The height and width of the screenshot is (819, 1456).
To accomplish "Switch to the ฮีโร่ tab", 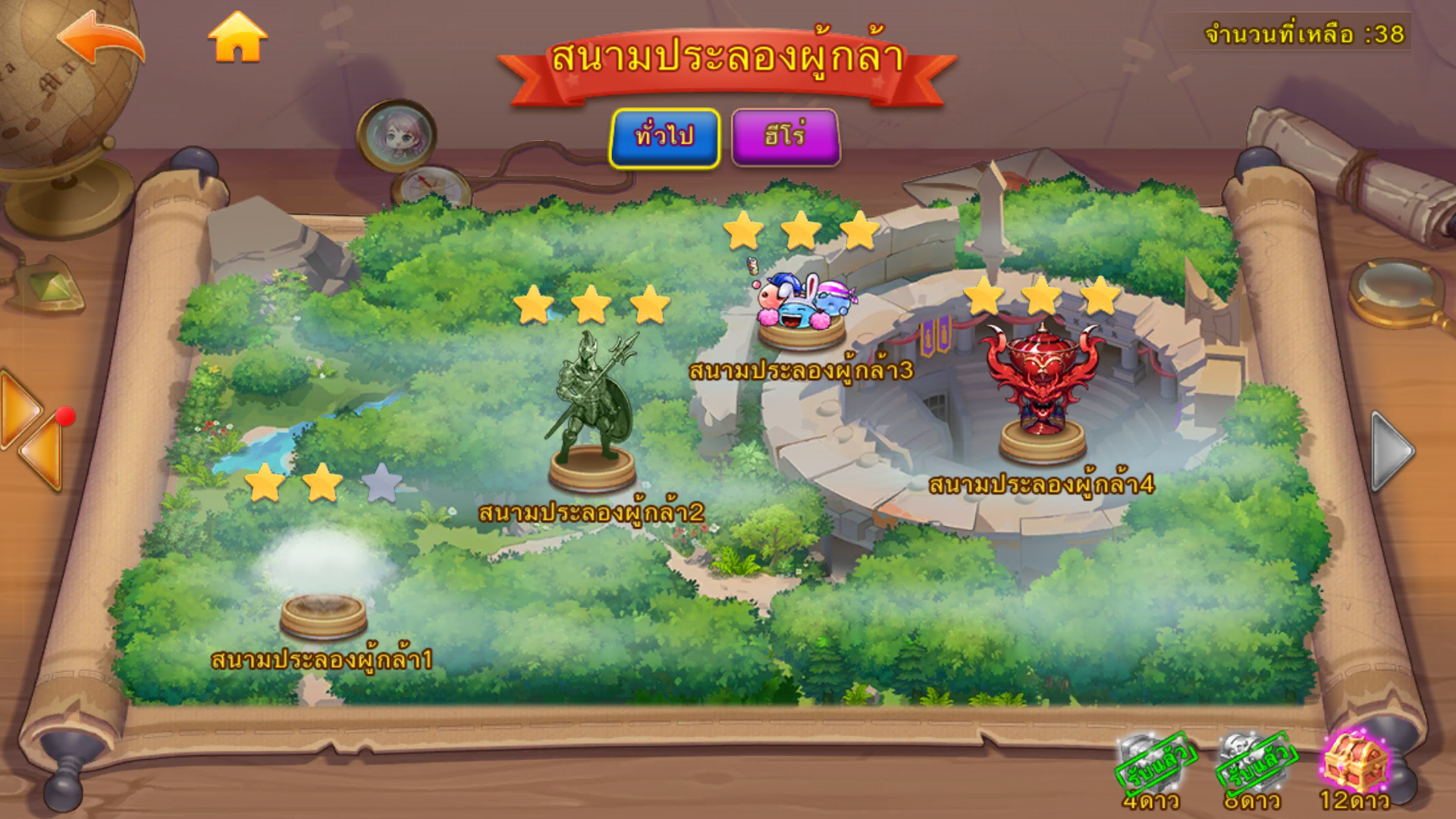I will (x=785, y=137).
